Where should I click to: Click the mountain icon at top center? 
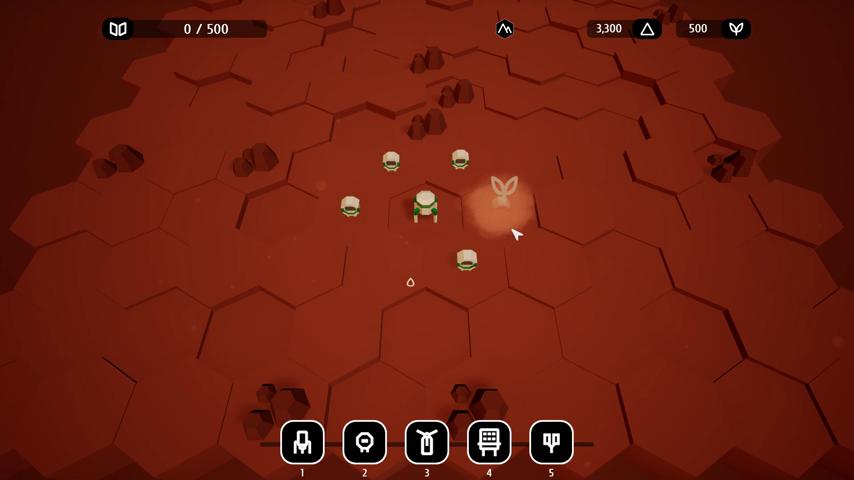point(505,29)
